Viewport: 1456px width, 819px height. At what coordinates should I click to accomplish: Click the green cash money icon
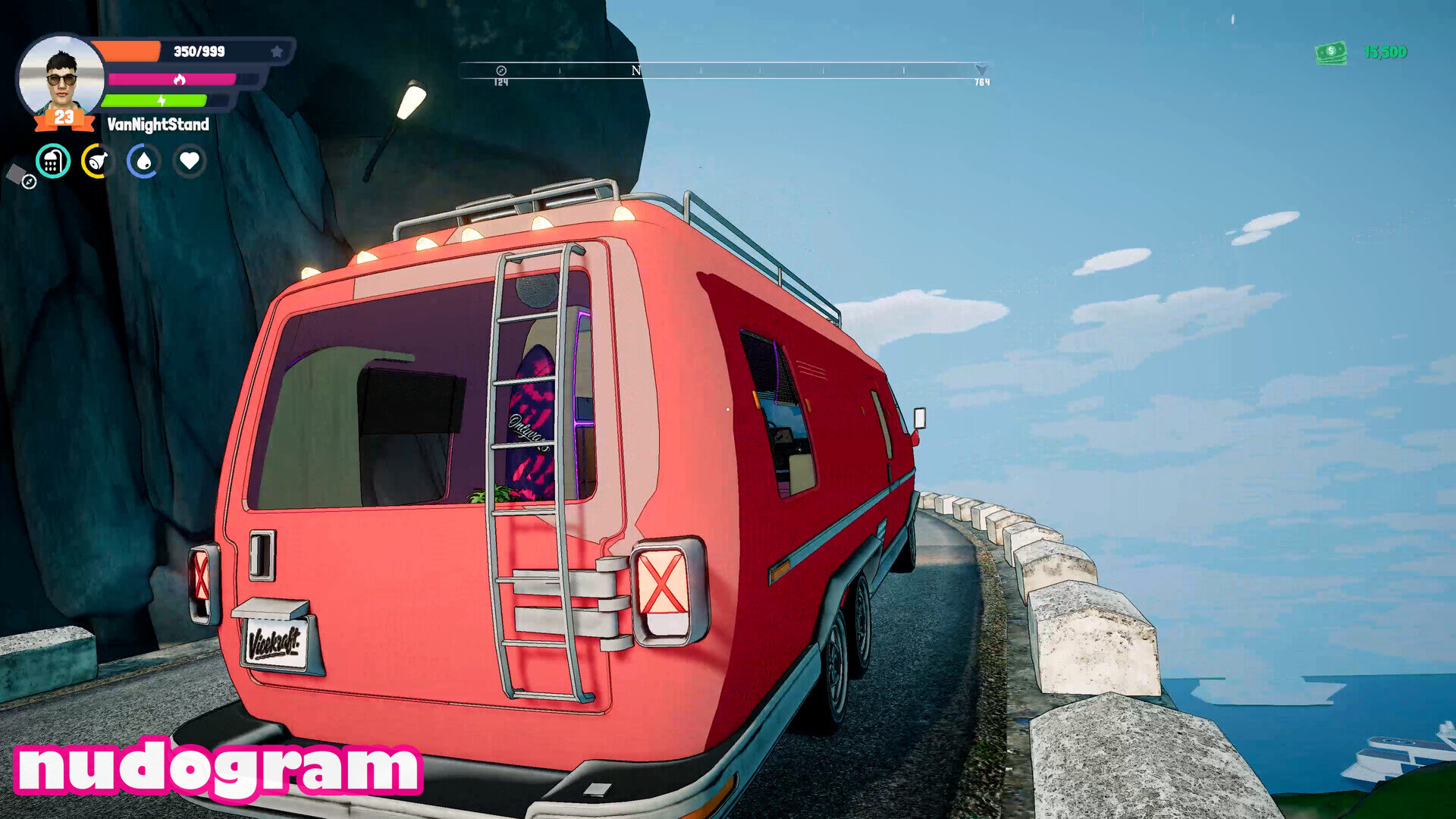click(1331, 52)
